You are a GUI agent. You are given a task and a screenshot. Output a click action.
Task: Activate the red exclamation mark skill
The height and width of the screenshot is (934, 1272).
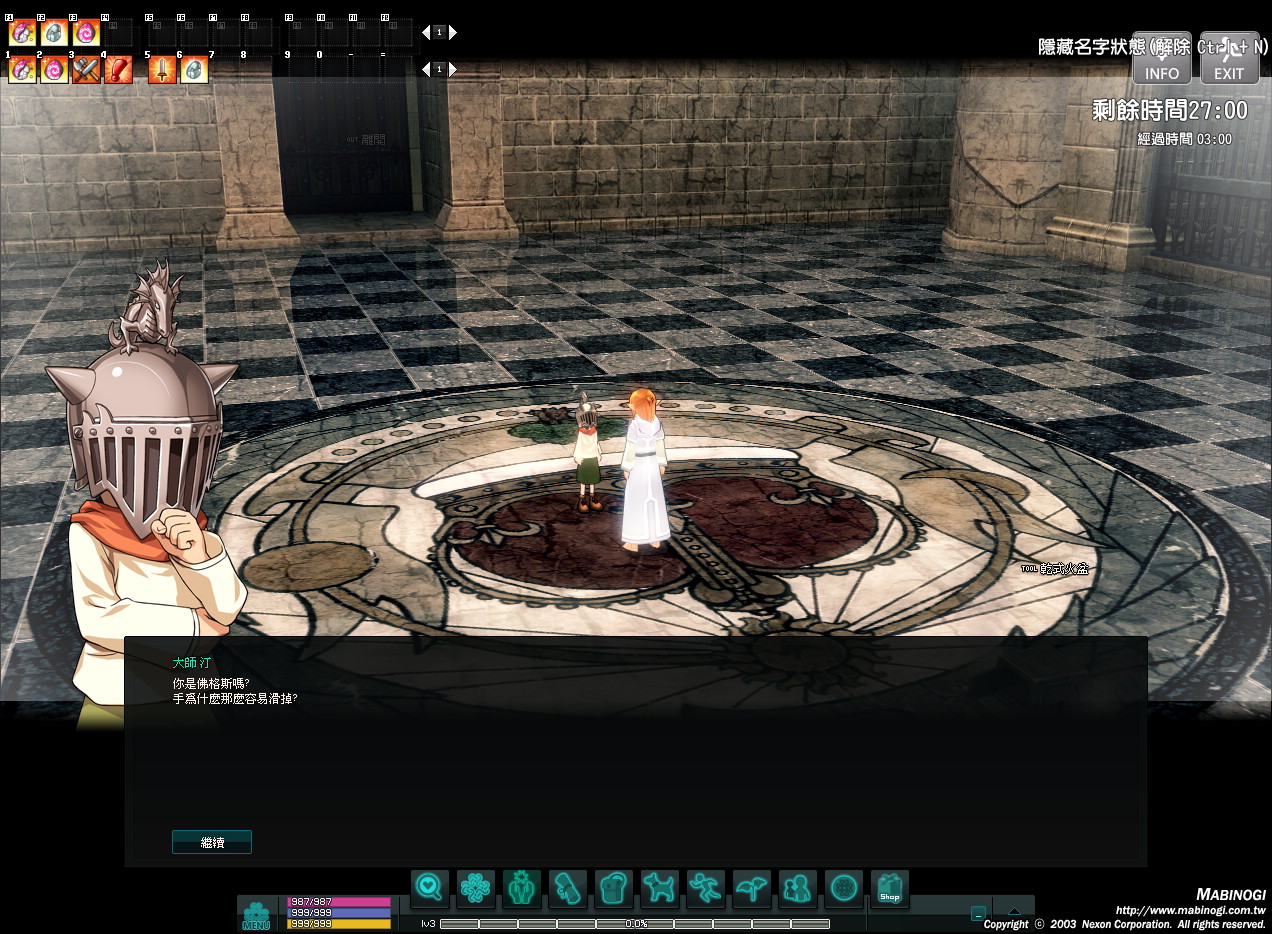click(118, 70)
